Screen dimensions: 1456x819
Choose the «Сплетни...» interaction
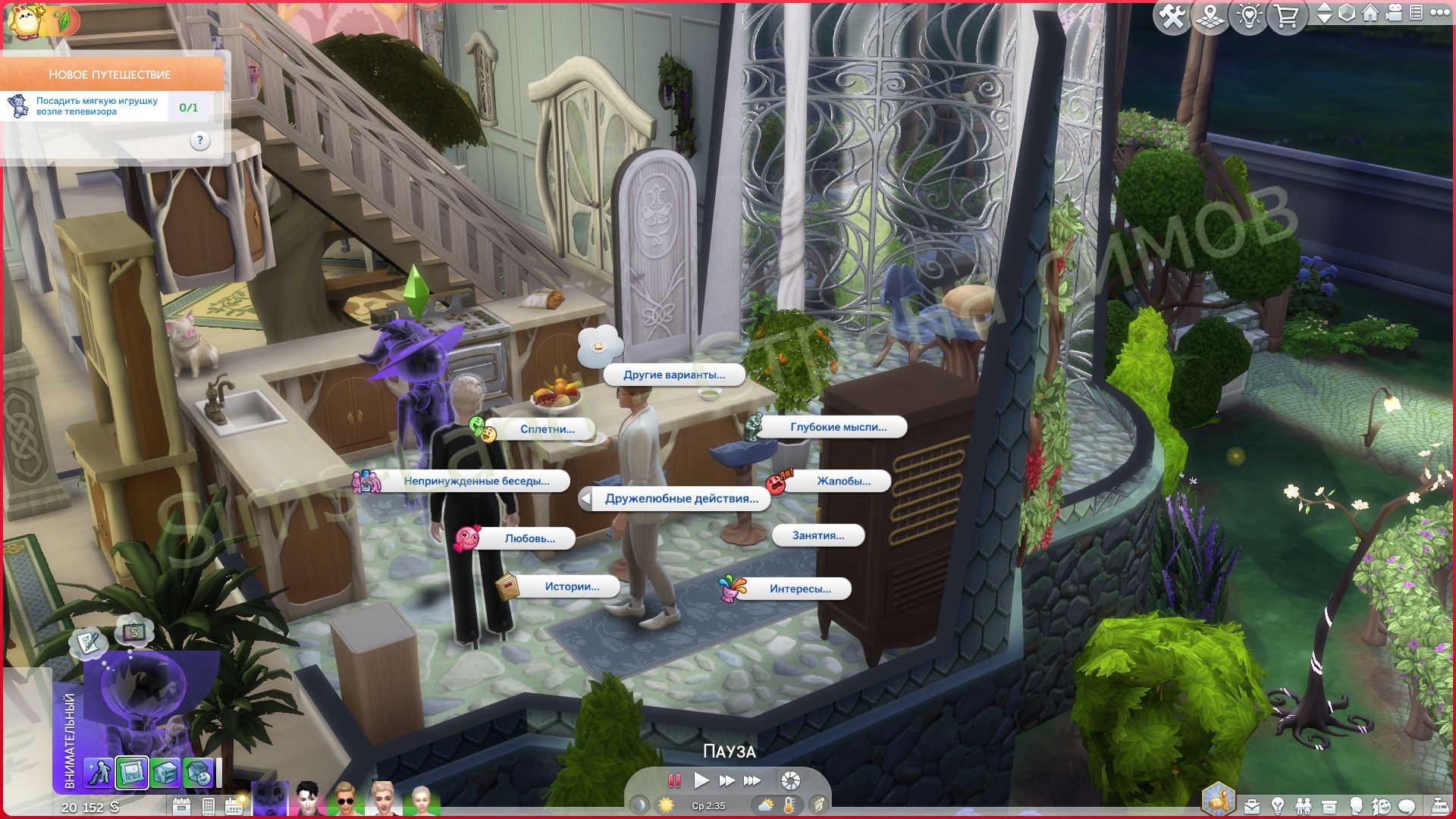[x=547, y=429]
